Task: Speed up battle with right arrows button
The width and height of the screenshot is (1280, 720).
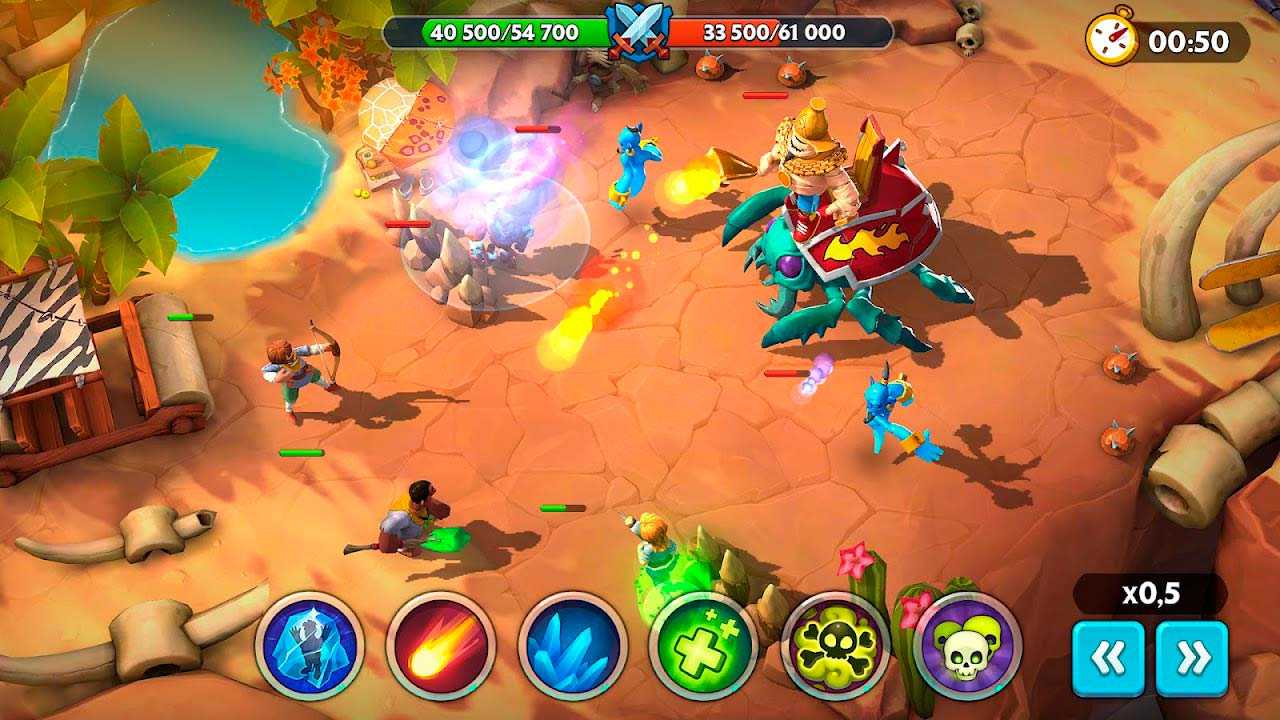Action: point(1192,658)
